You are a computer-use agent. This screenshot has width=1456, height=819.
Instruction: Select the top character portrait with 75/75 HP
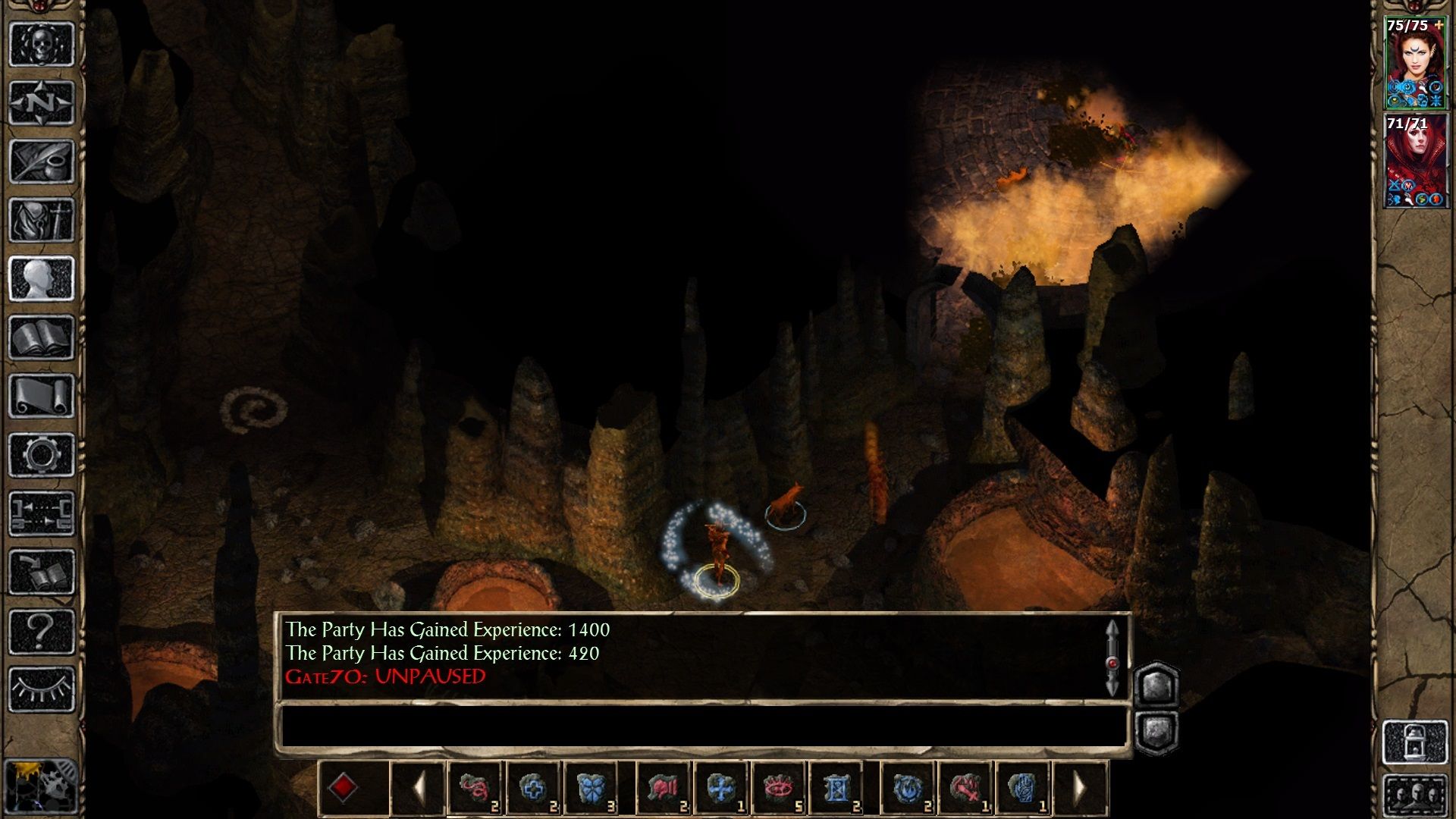tap(1414, 63)
